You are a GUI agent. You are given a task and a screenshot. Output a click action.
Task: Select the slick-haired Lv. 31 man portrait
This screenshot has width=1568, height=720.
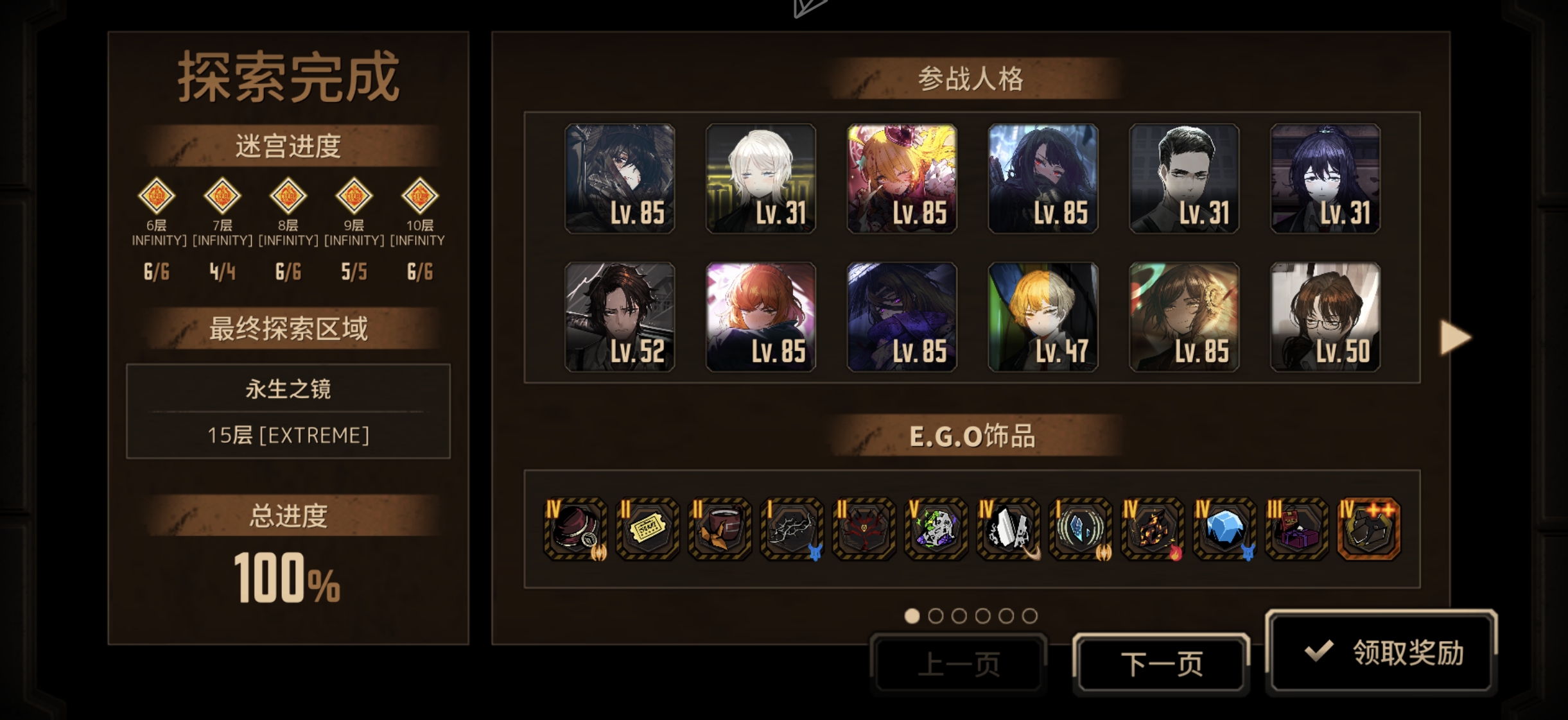click(1184, 178)
